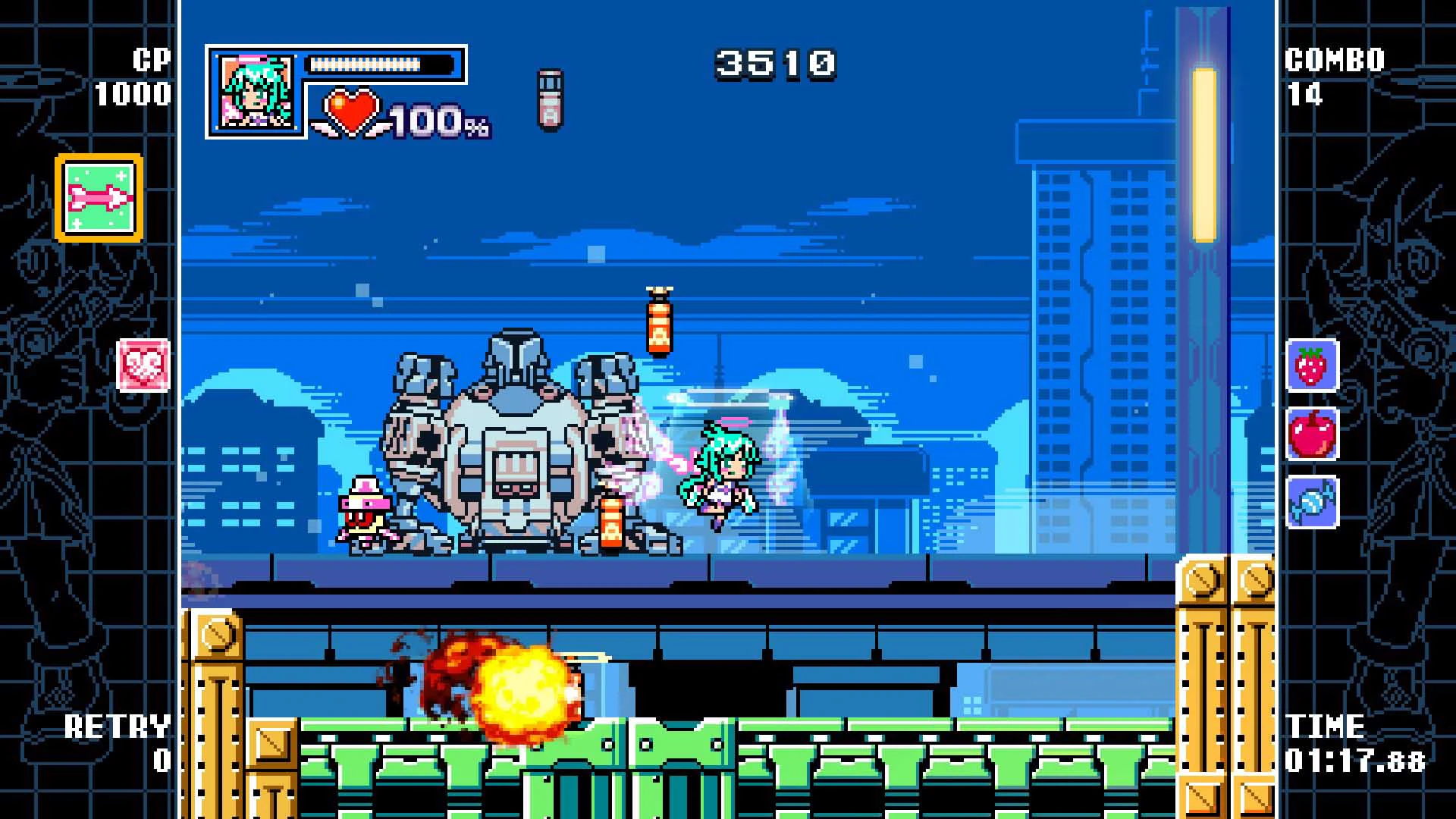Viewport: 1456px width, 819px height.
Task: Click the player character sprite
Action: [720, 478]
